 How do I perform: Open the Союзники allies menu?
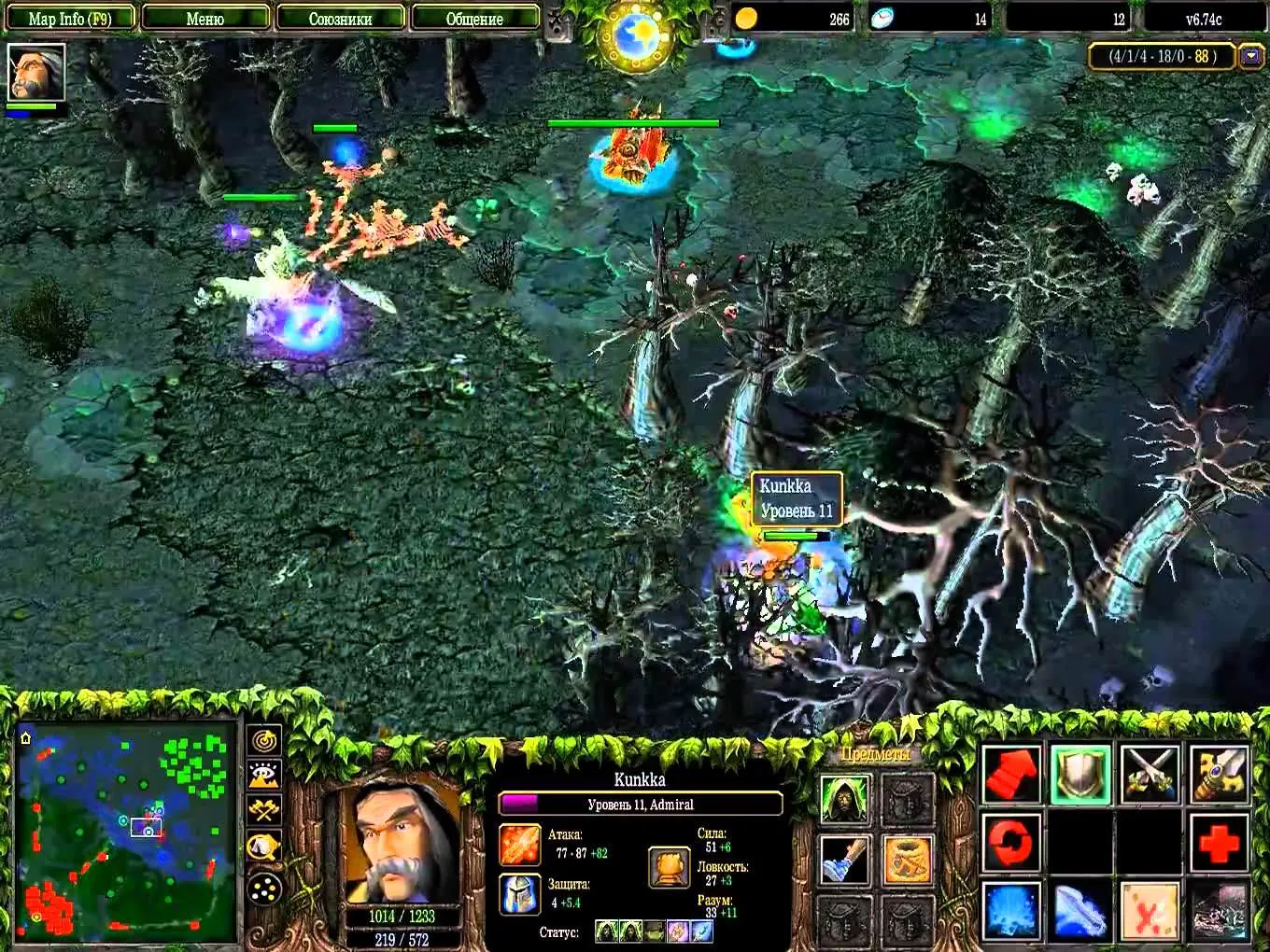pyautogui.click(x=340, y=19)
